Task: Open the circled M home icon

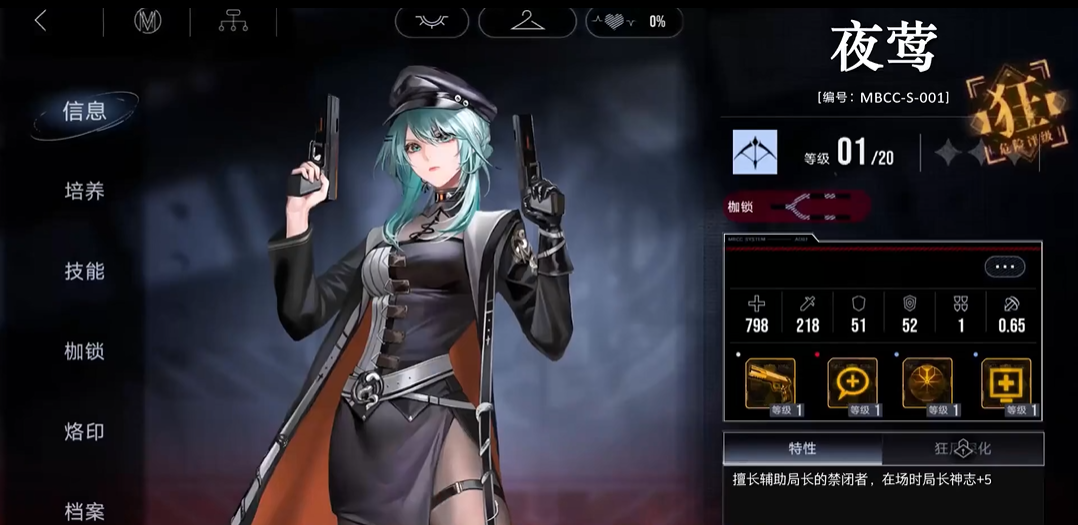Action: (x=148, y=21)
